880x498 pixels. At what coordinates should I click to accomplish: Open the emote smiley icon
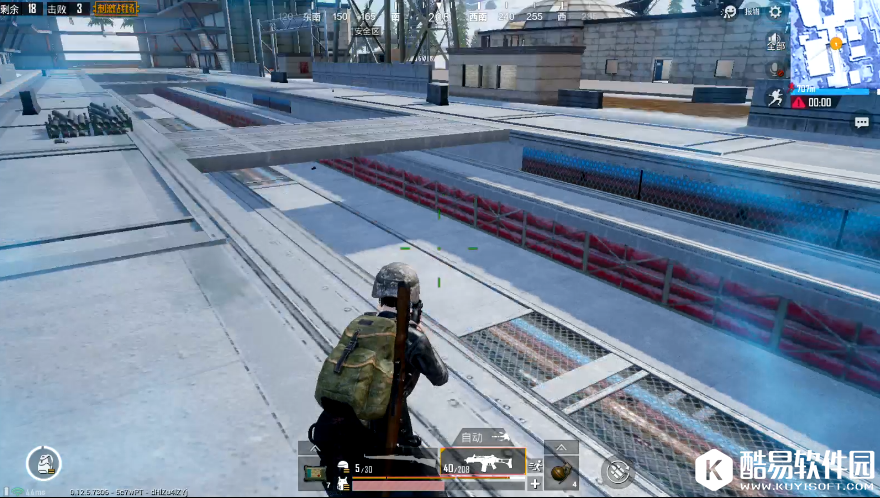point(730,12)
